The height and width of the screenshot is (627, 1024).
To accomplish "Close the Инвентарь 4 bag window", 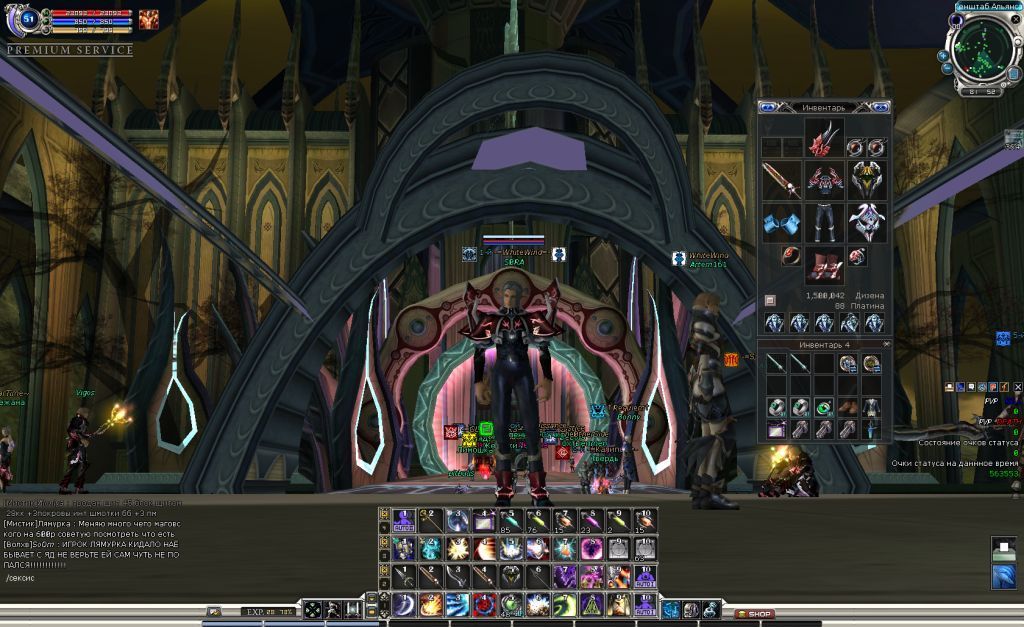I will [886, 344].
